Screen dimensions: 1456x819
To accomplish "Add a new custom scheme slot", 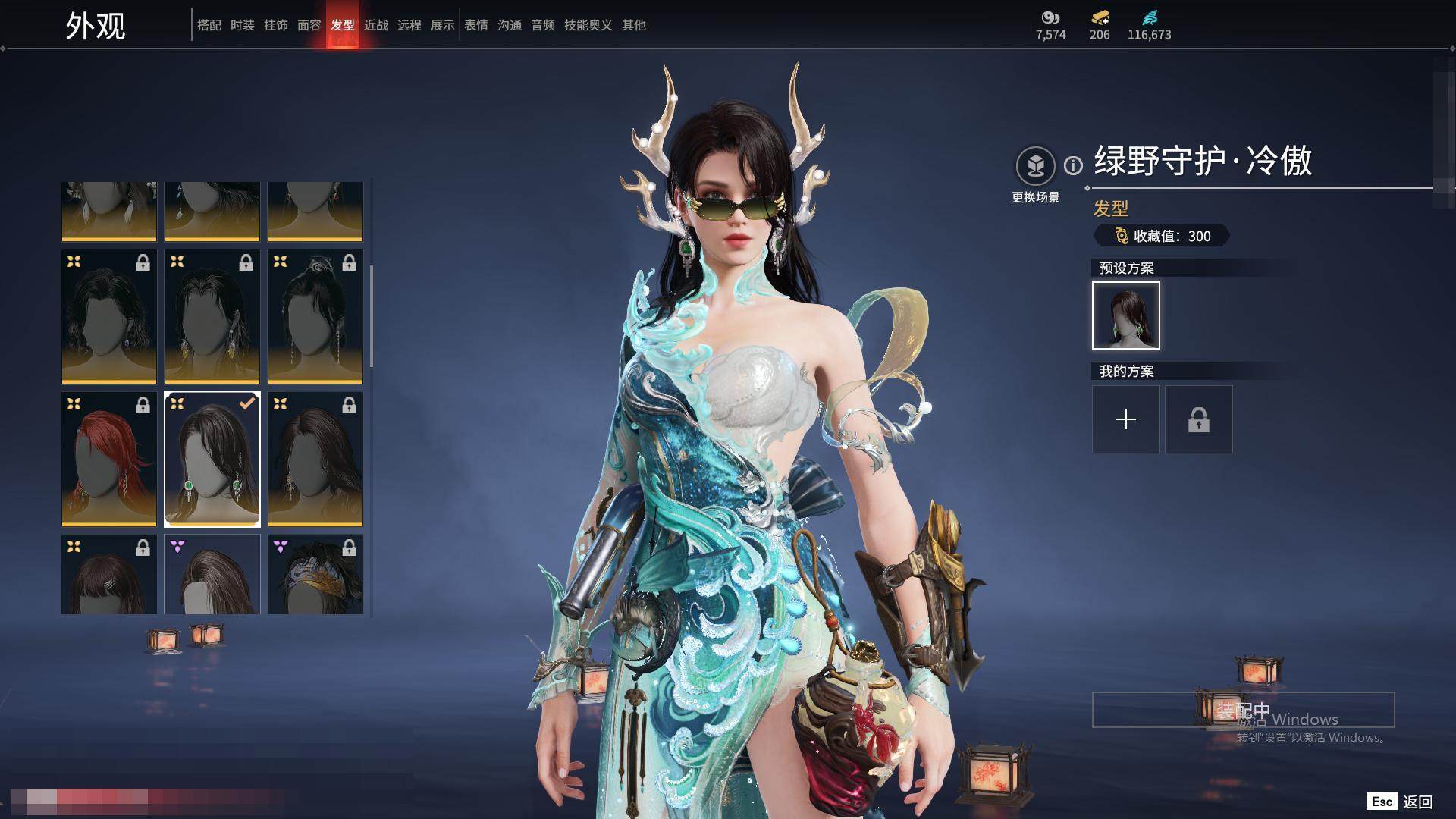I will click(x=1125, y=419).
